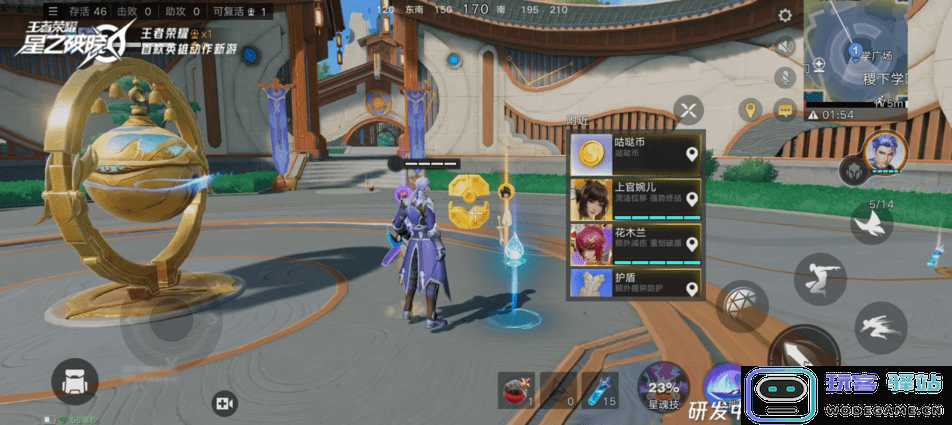The height and width of the screenshot is (425, 952).
Task: Select the 花木兰 hero entry
Action: pos(635,244)
